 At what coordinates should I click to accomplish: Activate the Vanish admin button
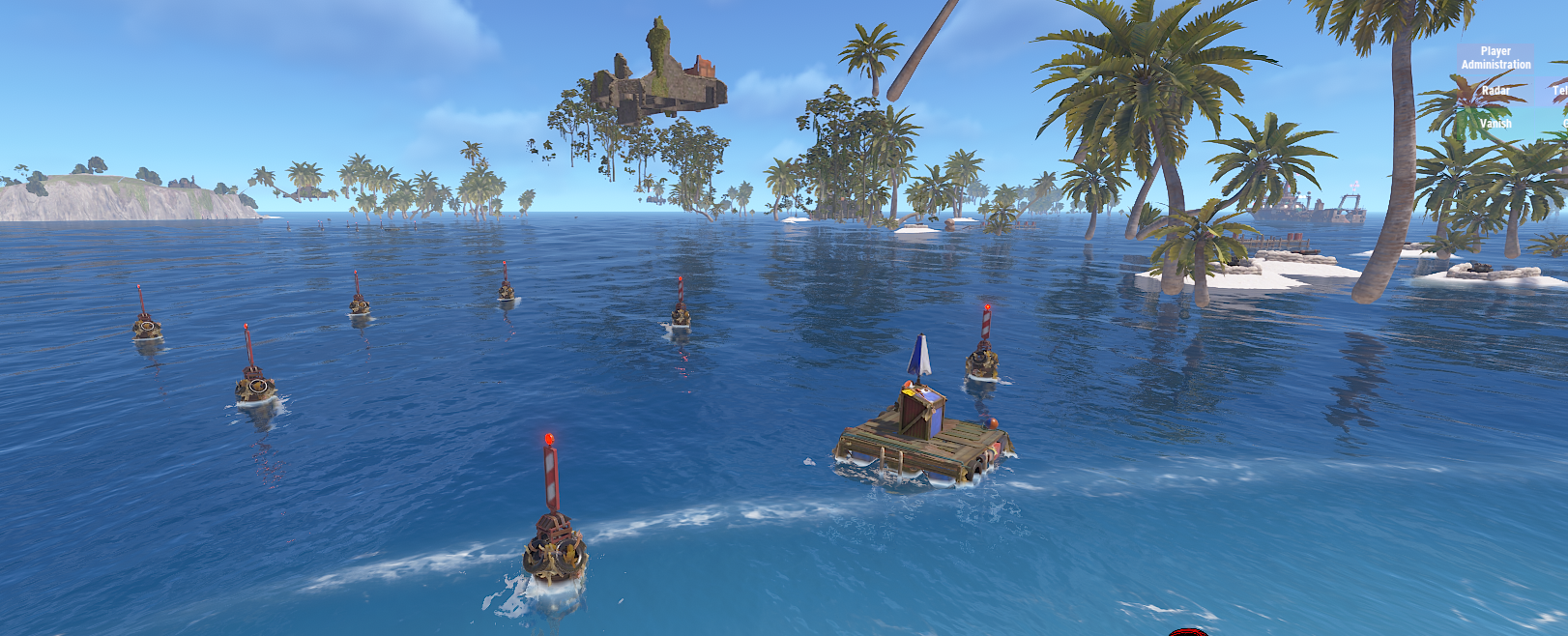(x=1495, y=124)
